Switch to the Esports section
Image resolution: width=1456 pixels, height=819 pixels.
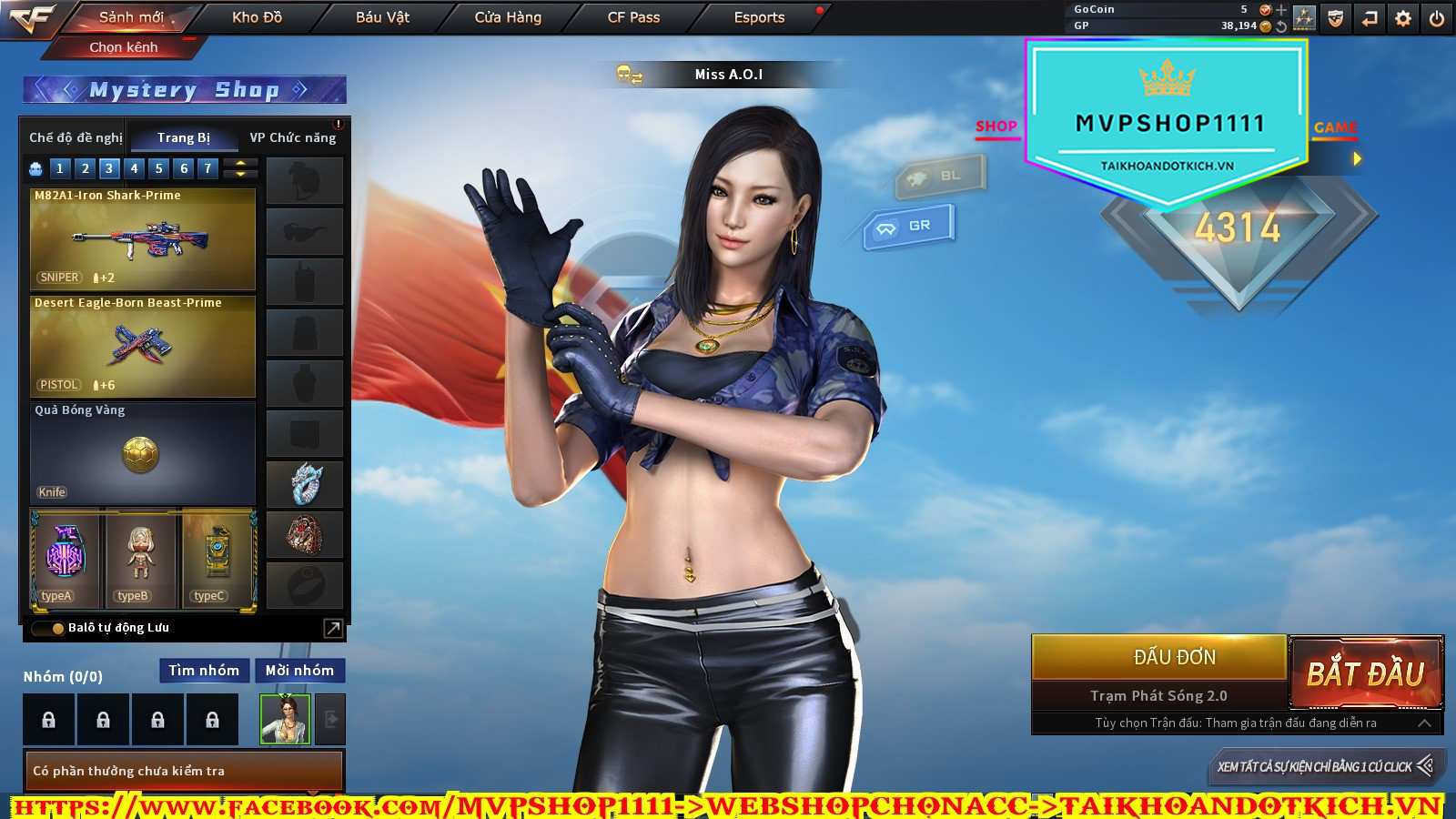pos(759,17)
